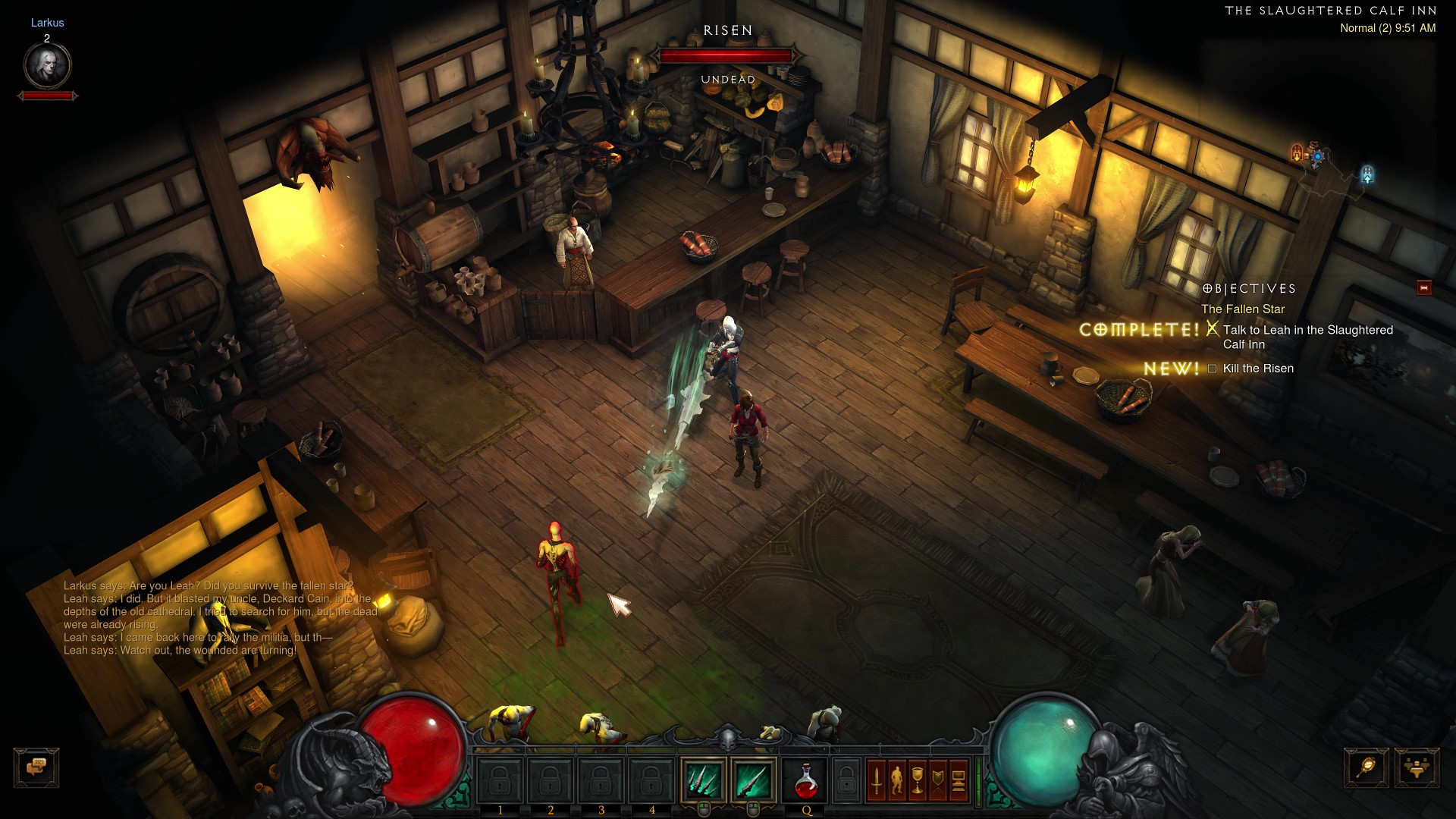Select the Kill the Risen objective
The height and width of the screenshot is (819, 1456).
point(1258,369)
